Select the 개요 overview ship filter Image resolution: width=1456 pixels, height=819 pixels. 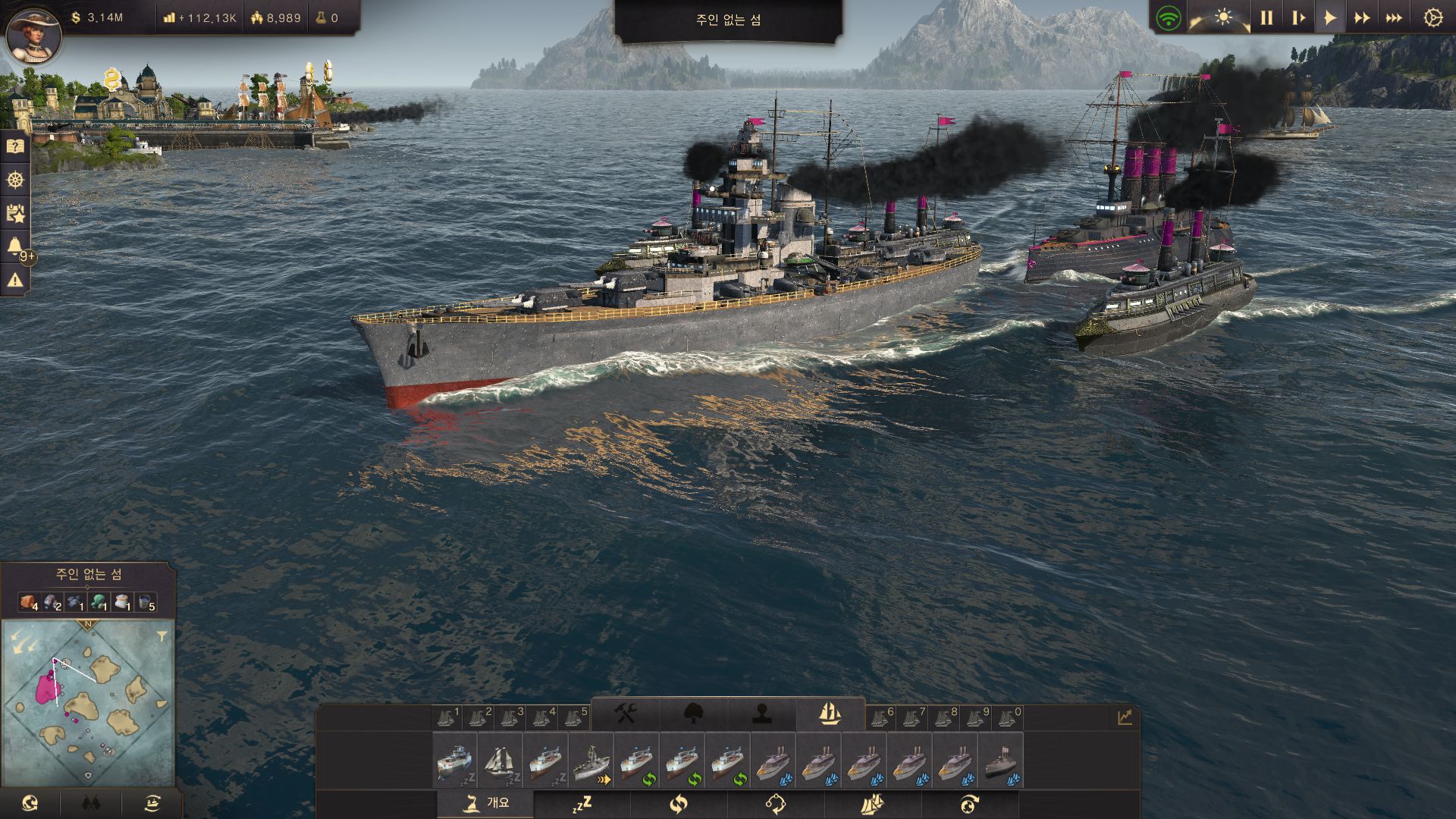point(485,804)
